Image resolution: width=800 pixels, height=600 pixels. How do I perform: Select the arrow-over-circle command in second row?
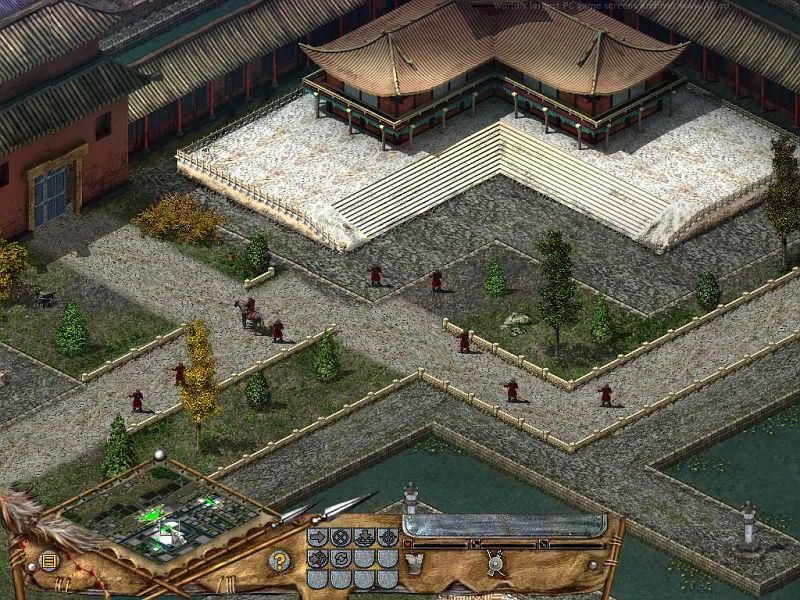(x=318, y=558)
